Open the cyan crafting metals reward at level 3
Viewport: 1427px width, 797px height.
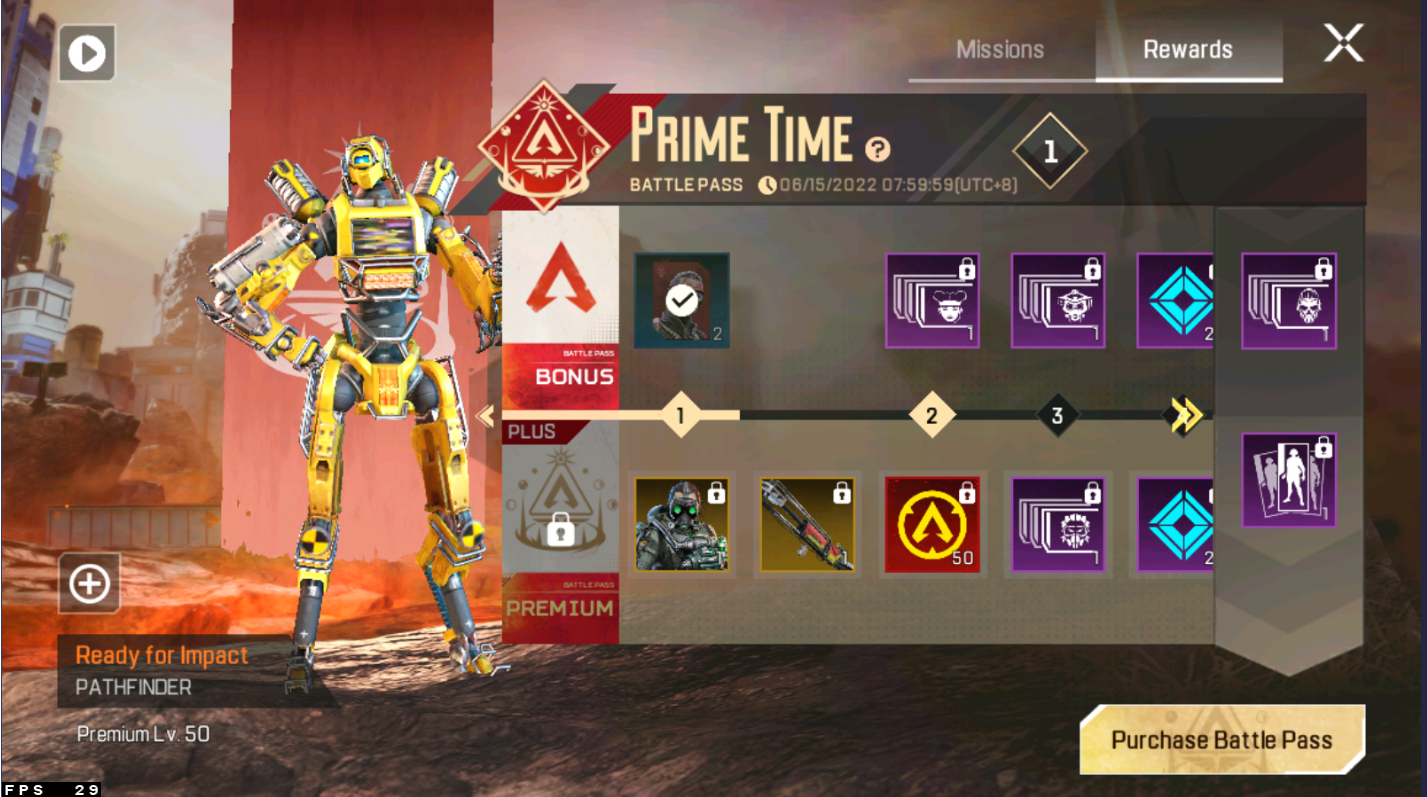pyautogui.click(x=1178, y=299)
